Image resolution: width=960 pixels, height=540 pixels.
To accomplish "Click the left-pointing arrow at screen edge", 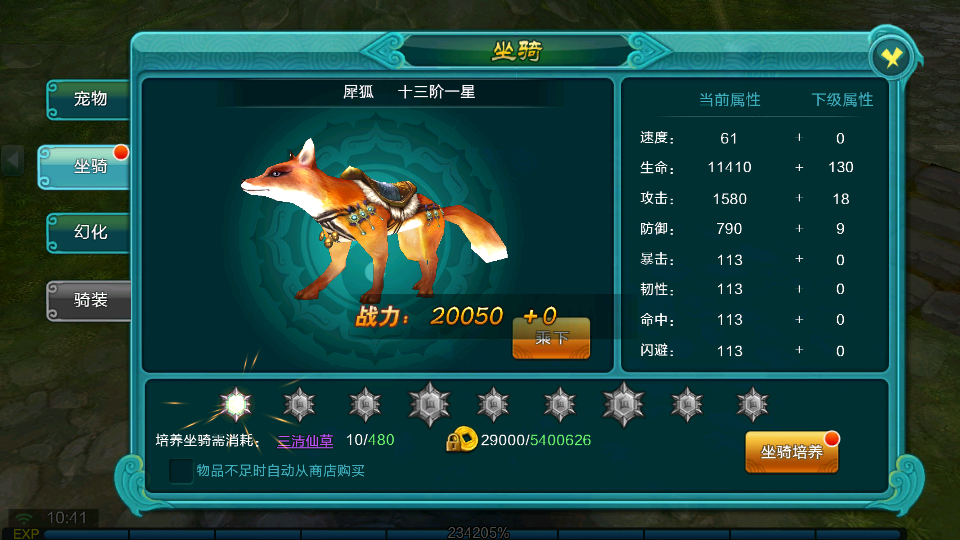I will 13,160.
